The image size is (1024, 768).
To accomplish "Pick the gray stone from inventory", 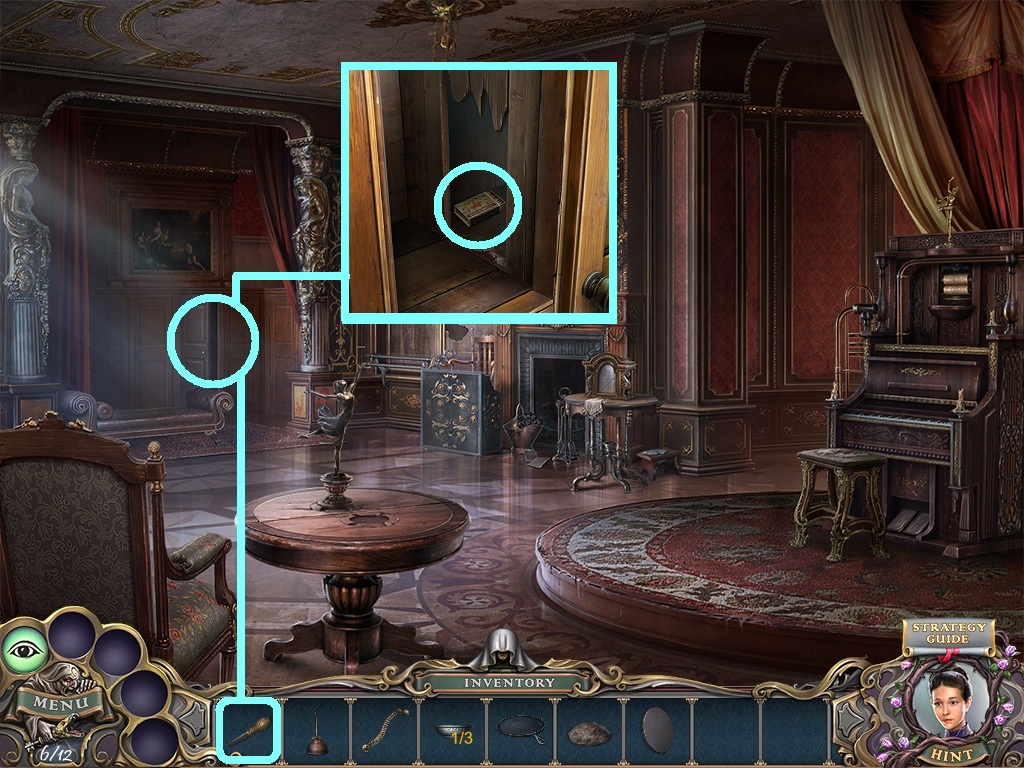I will tap(589, 734).
